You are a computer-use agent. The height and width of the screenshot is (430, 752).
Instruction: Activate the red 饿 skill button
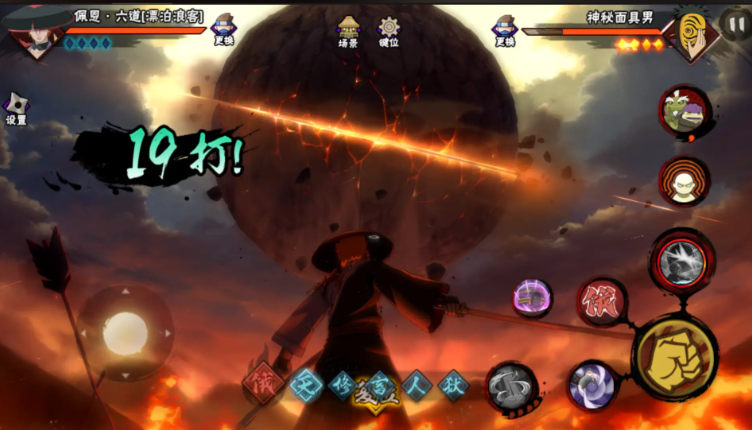pyautogui.click(x=601, y=302)
